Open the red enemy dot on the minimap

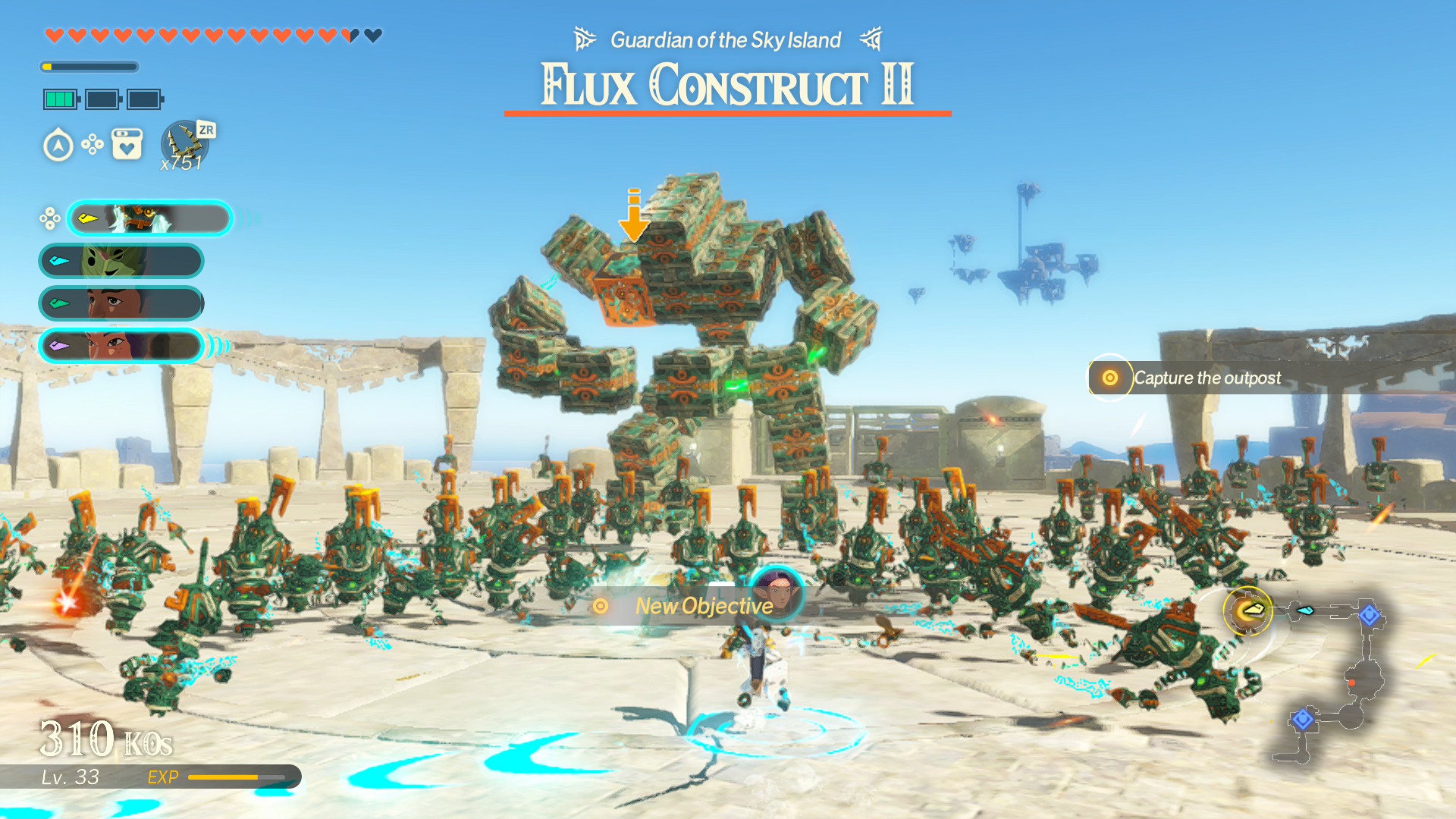coord(1352,682)
